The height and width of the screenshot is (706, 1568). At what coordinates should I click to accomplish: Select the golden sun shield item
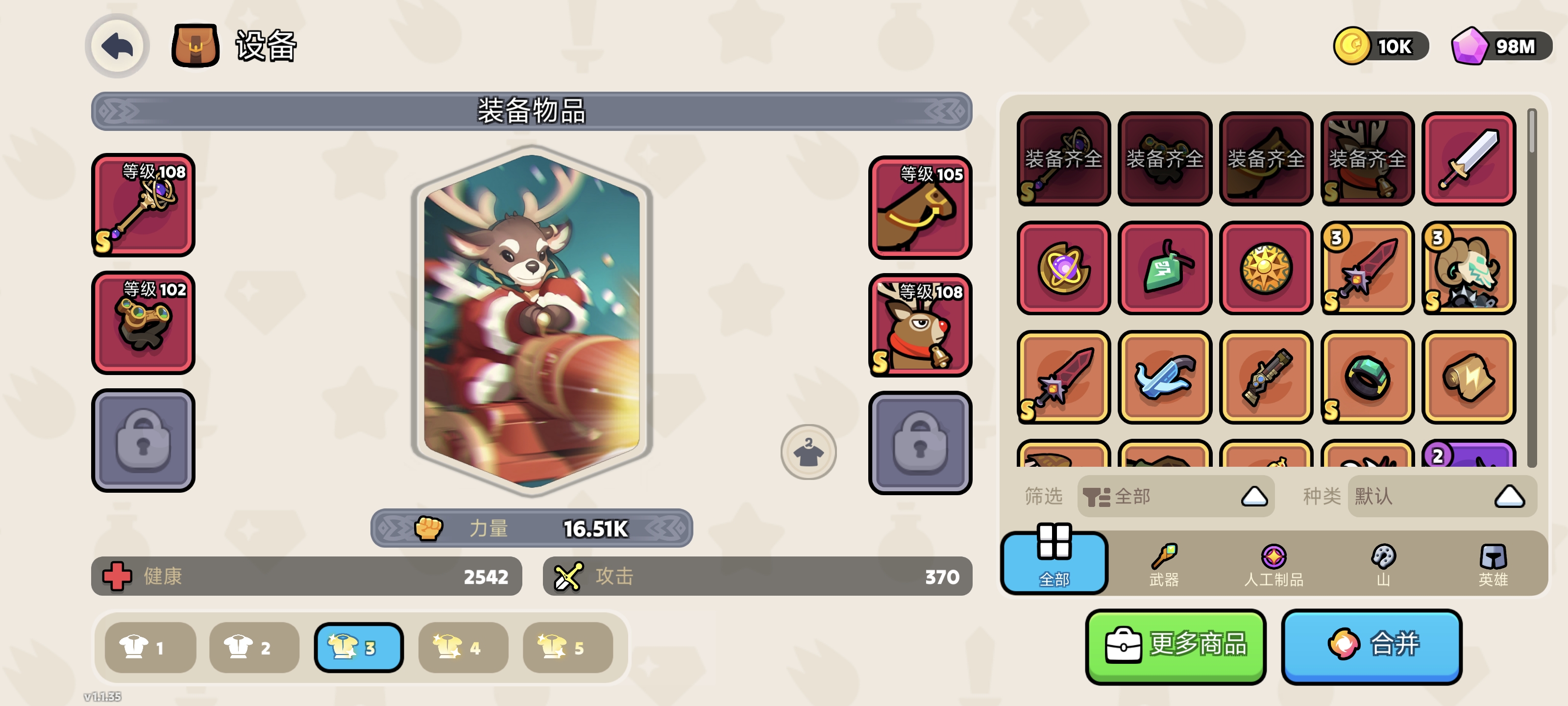(1266, 268)
